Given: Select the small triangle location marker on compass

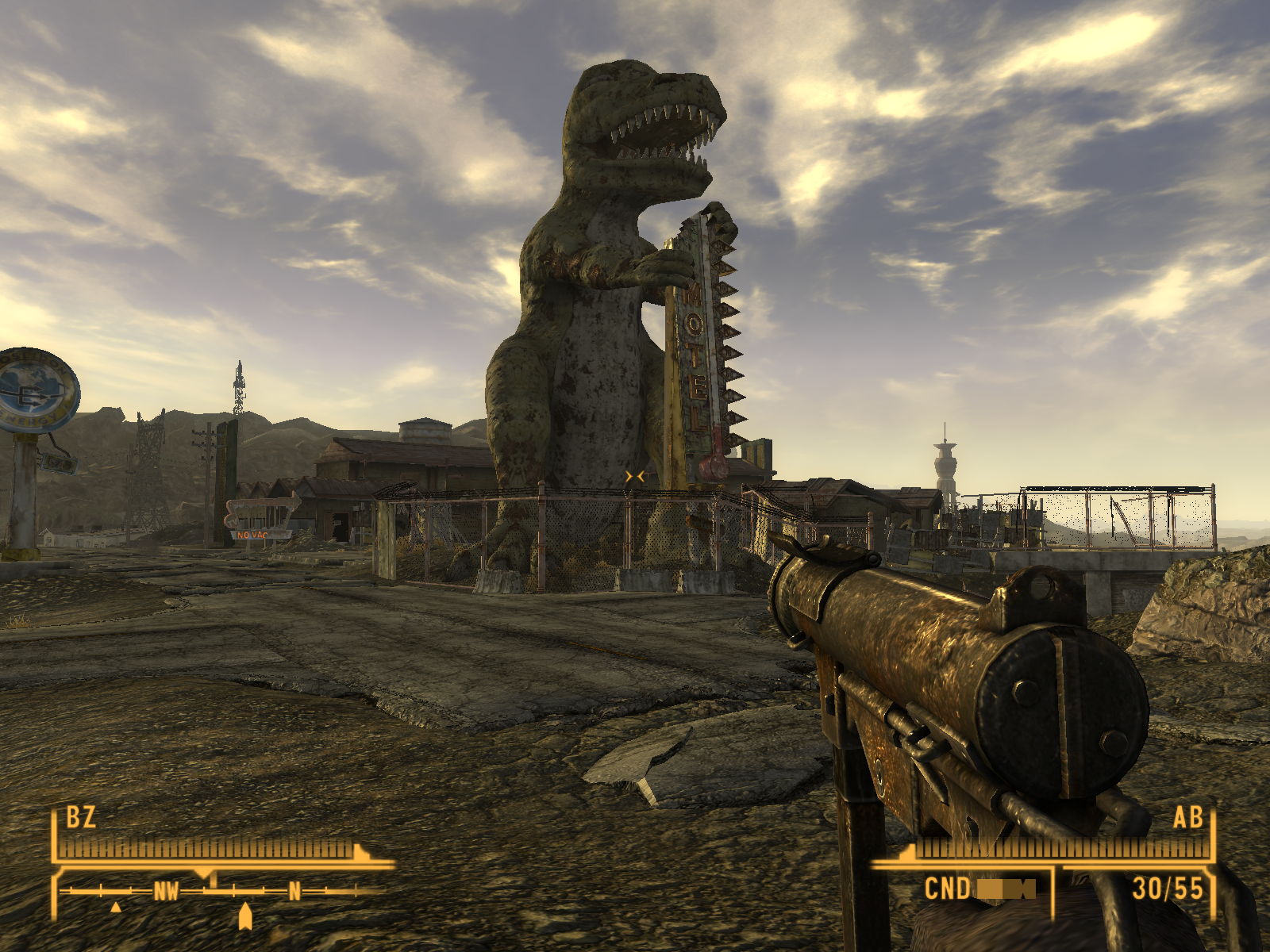Looking at the screenshot, I should click(x=116, y=907).
